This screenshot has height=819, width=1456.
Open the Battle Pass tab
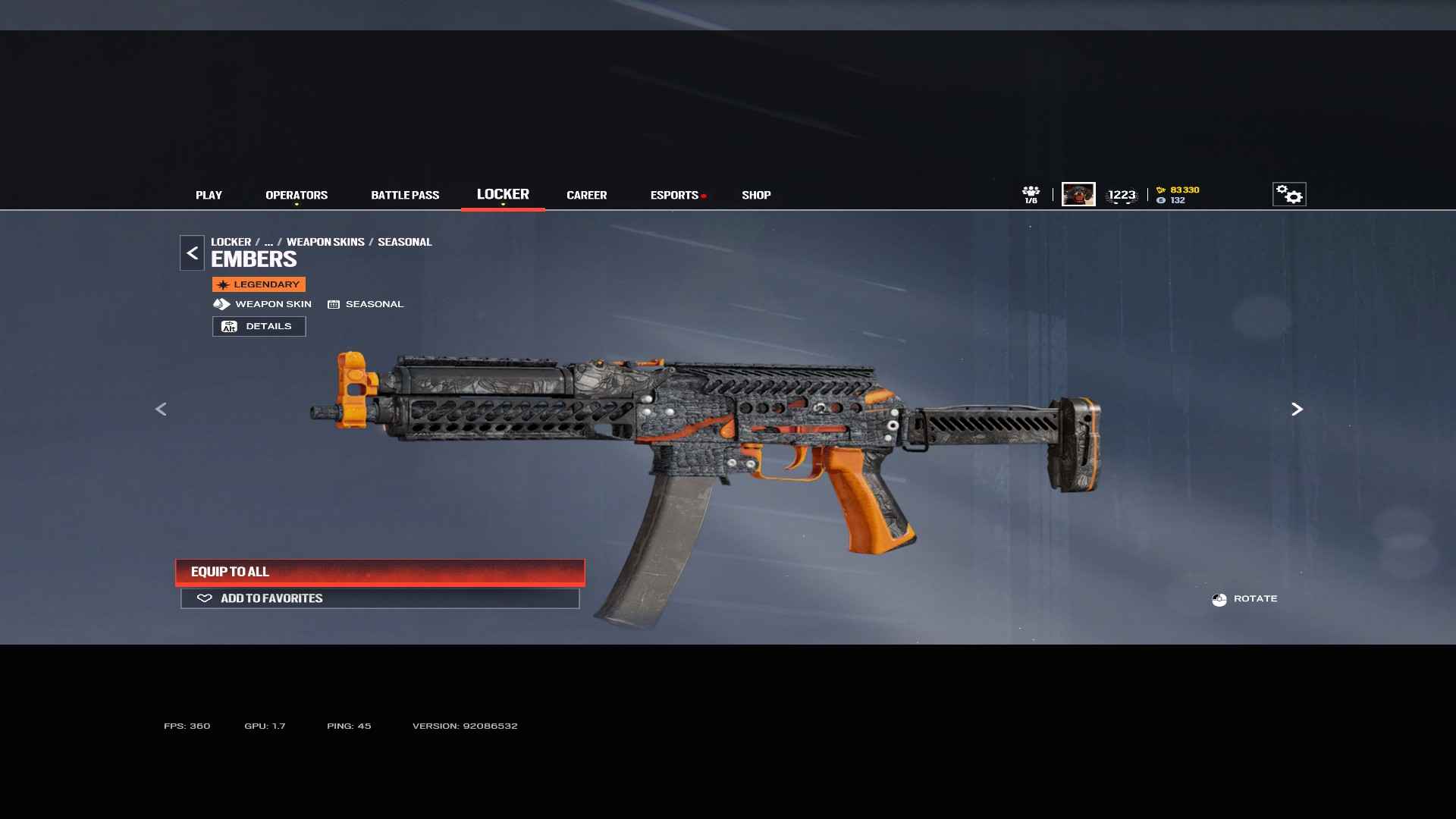405,195
